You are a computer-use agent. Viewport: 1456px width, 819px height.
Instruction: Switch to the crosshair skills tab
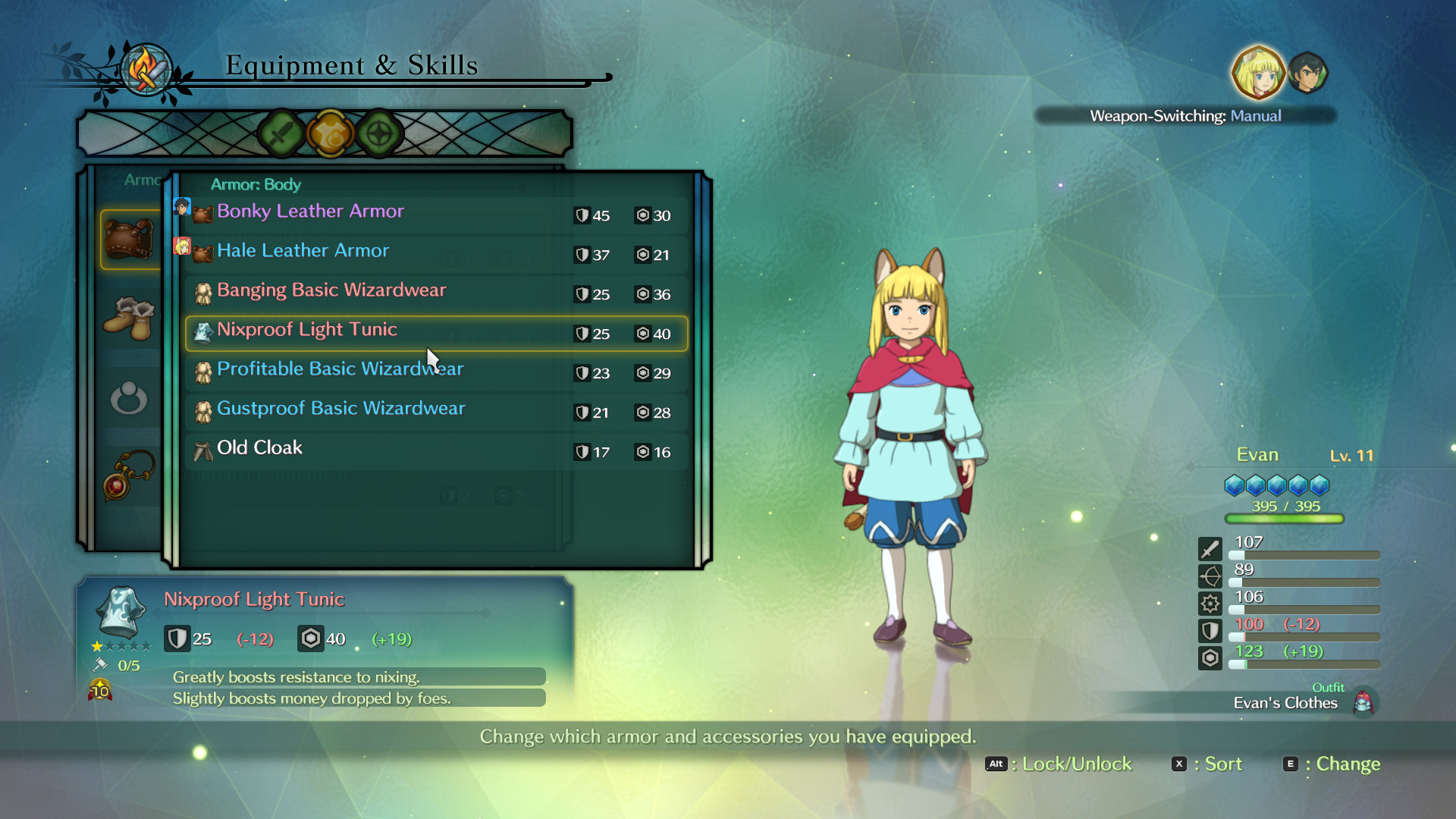tap(379, 134)
